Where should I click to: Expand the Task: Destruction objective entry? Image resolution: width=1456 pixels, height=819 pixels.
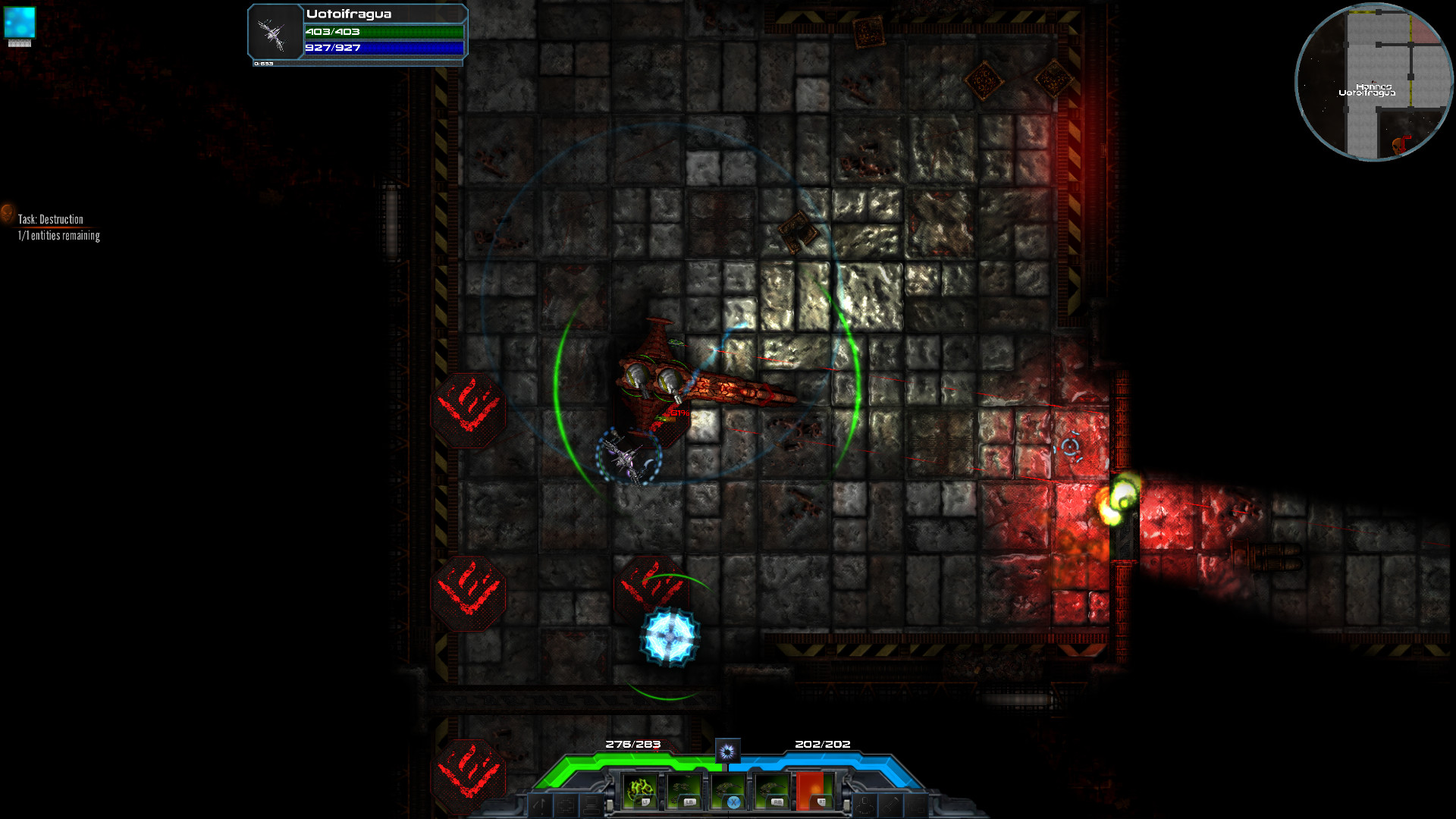pyautogui.click(x=50, y=218)
